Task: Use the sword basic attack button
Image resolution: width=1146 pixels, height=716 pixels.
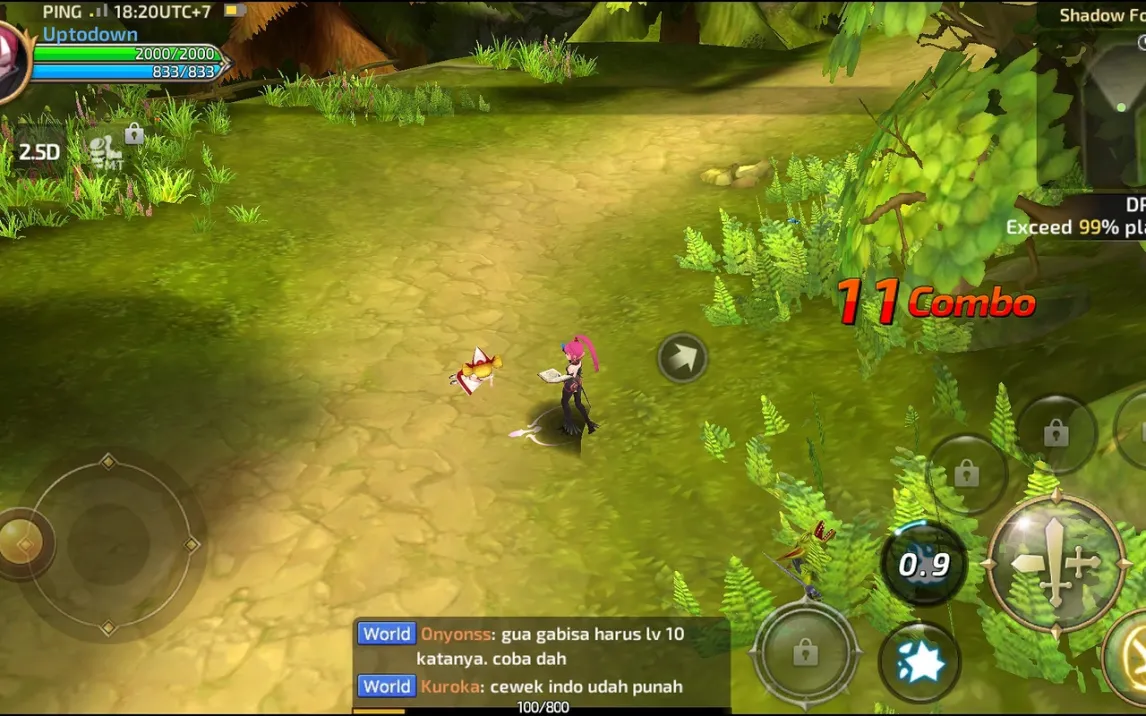Action: (x=1055, y=563)
